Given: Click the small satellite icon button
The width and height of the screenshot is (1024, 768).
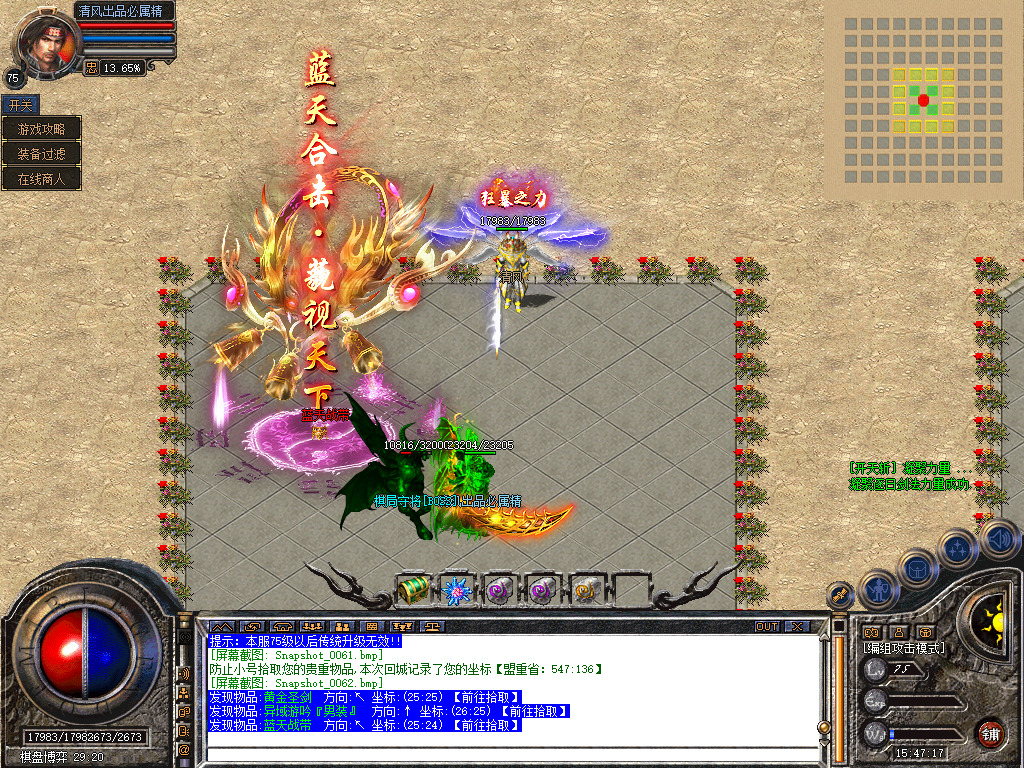Looking at the screenshot, I should (838, 595).
